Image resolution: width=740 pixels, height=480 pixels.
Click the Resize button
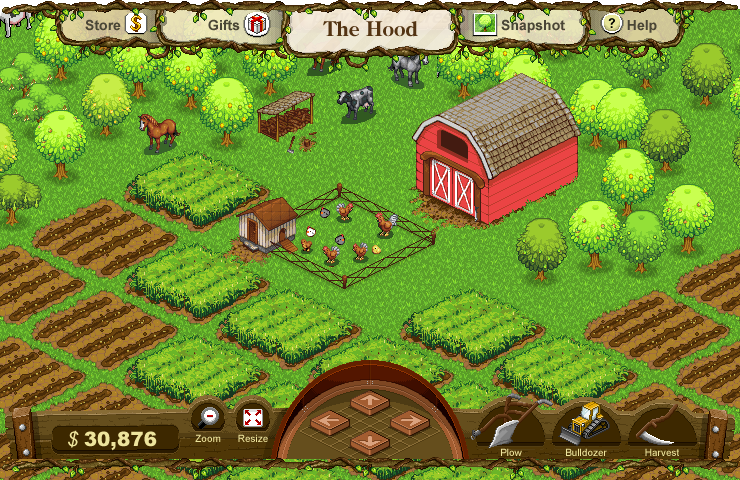coord(253,419)
